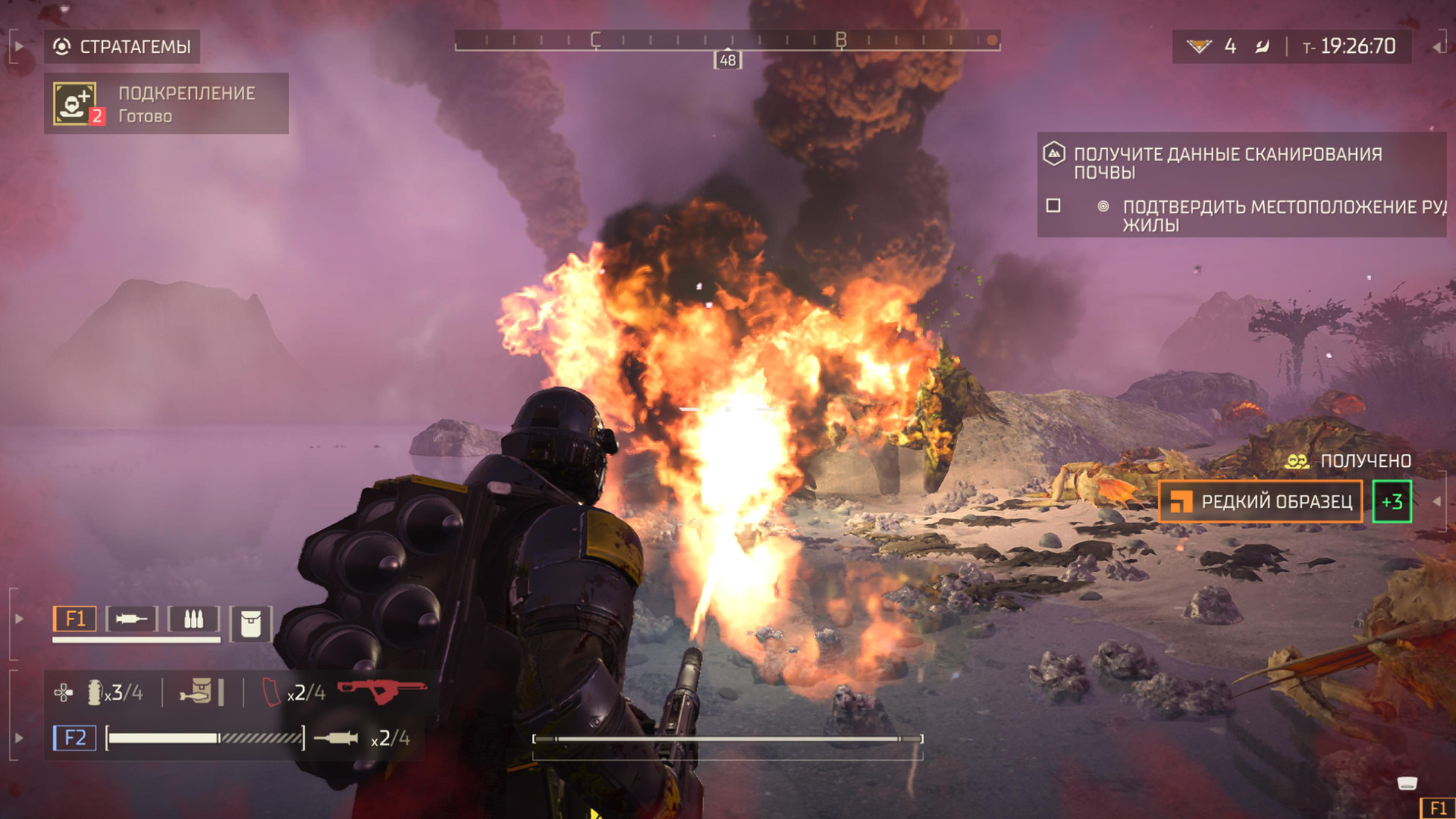Select the orange F1 squadmate tag
This screenshot has width=1456, height=819.
[x=74, y=619]
